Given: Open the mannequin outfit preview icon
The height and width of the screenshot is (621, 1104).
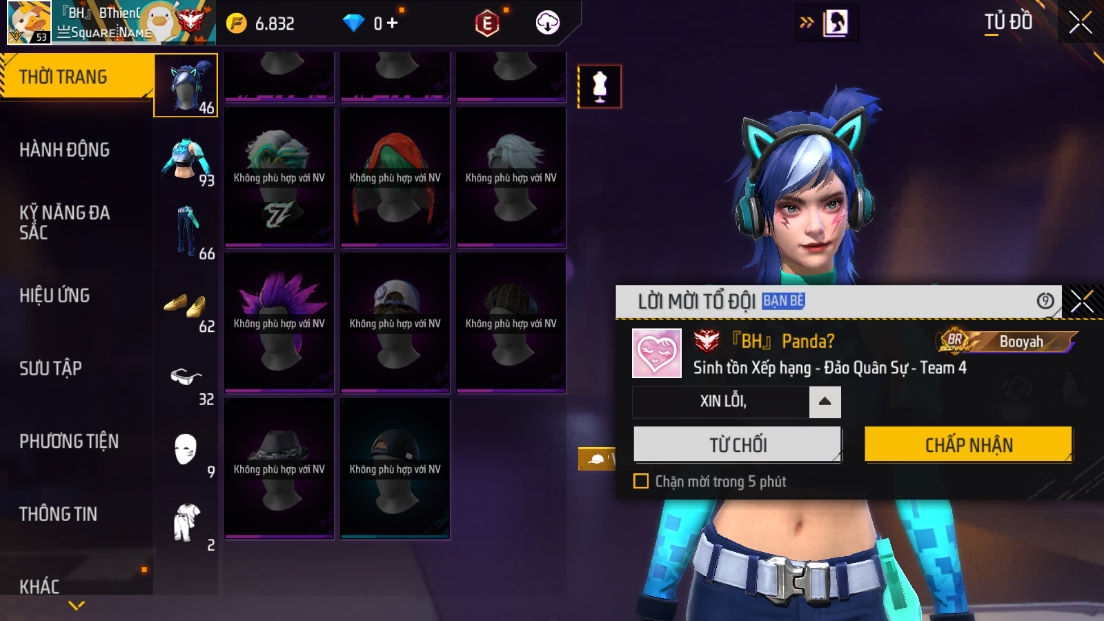Looking at the screenshot, I should point(600,87).
